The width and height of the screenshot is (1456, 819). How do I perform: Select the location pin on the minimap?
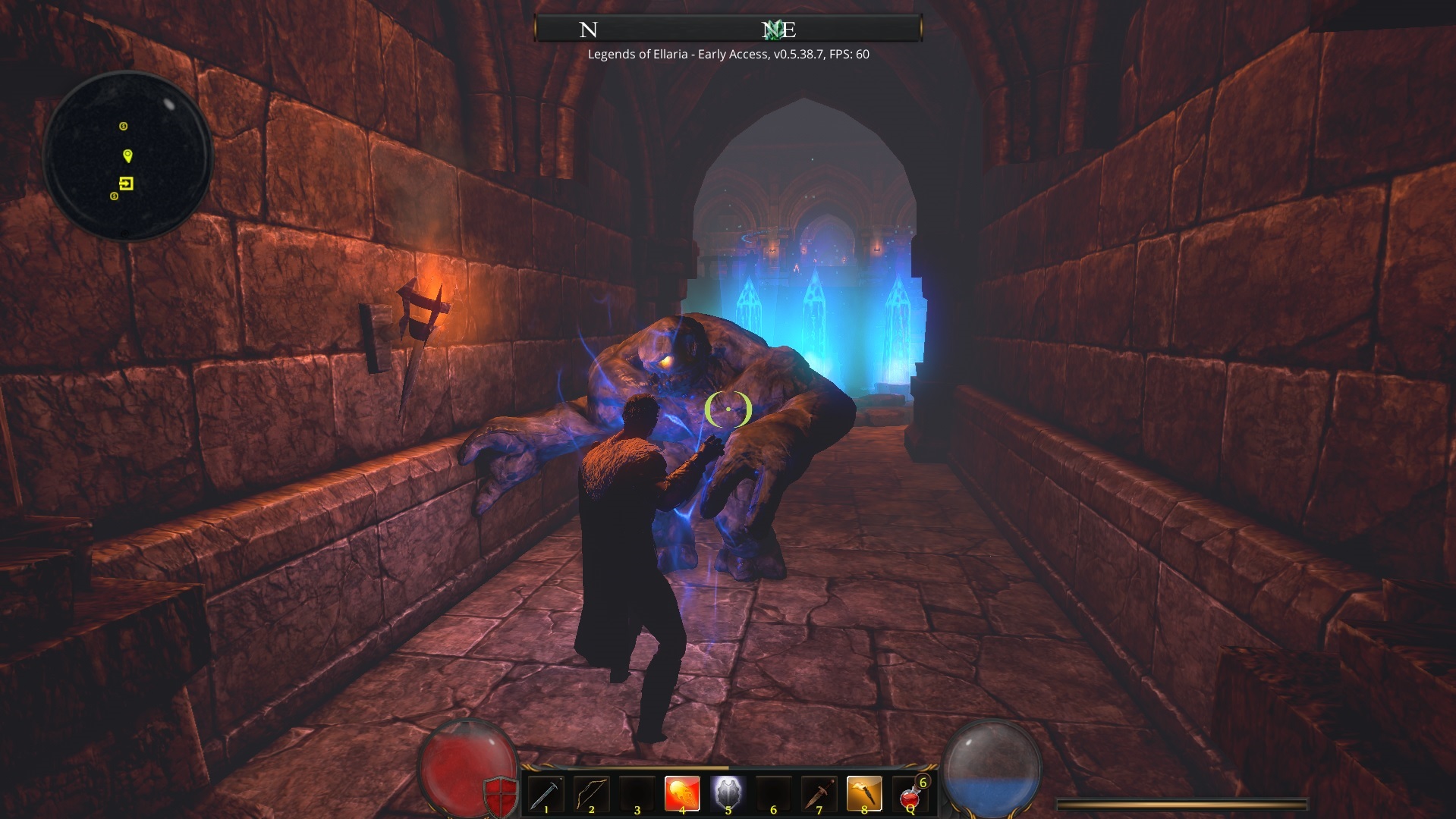(x=128, y=157)
